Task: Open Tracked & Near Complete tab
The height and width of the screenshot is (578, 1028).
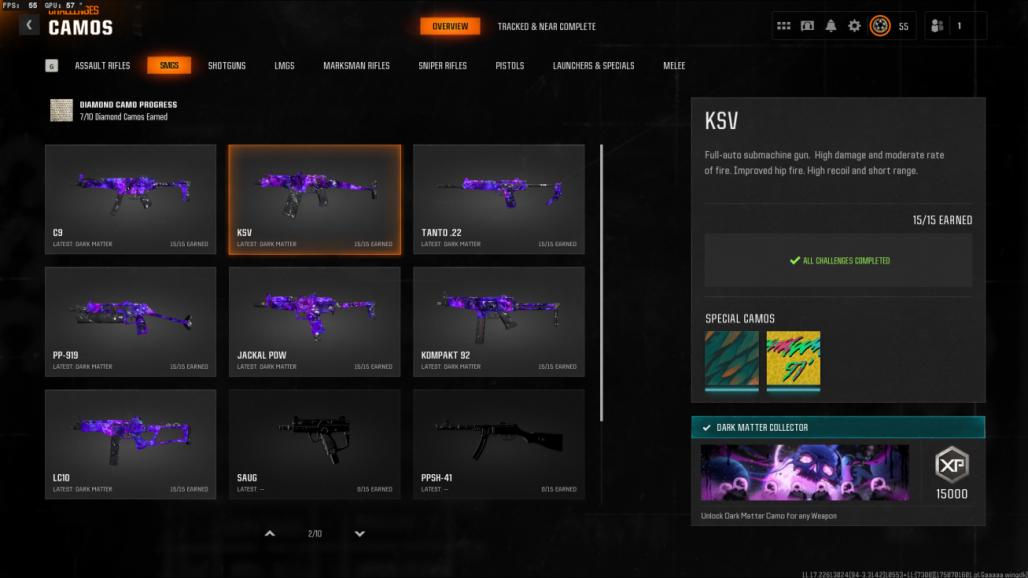Action: (x=546, y=27)
